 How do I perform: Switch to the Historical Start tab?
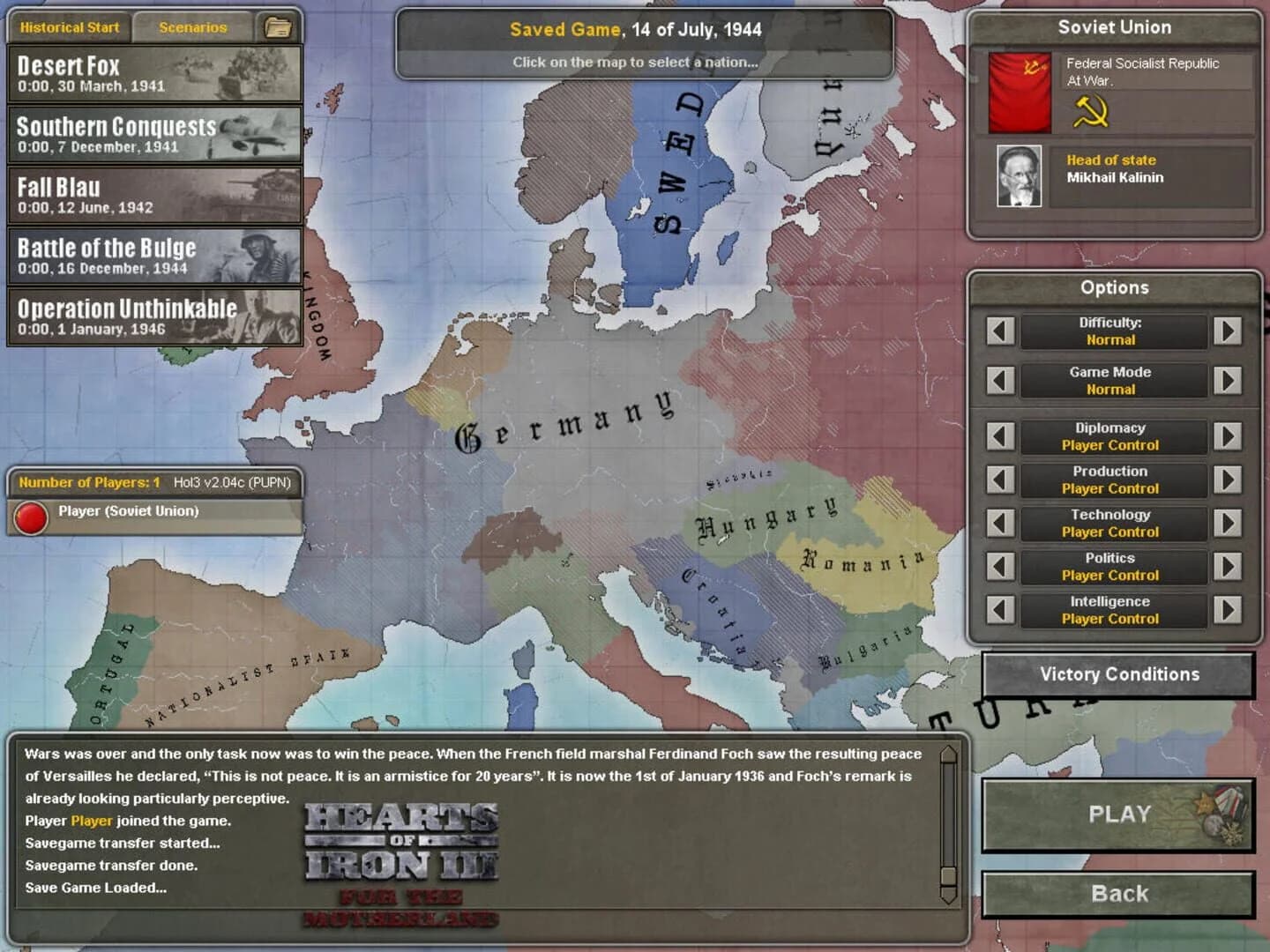[70, 26]
